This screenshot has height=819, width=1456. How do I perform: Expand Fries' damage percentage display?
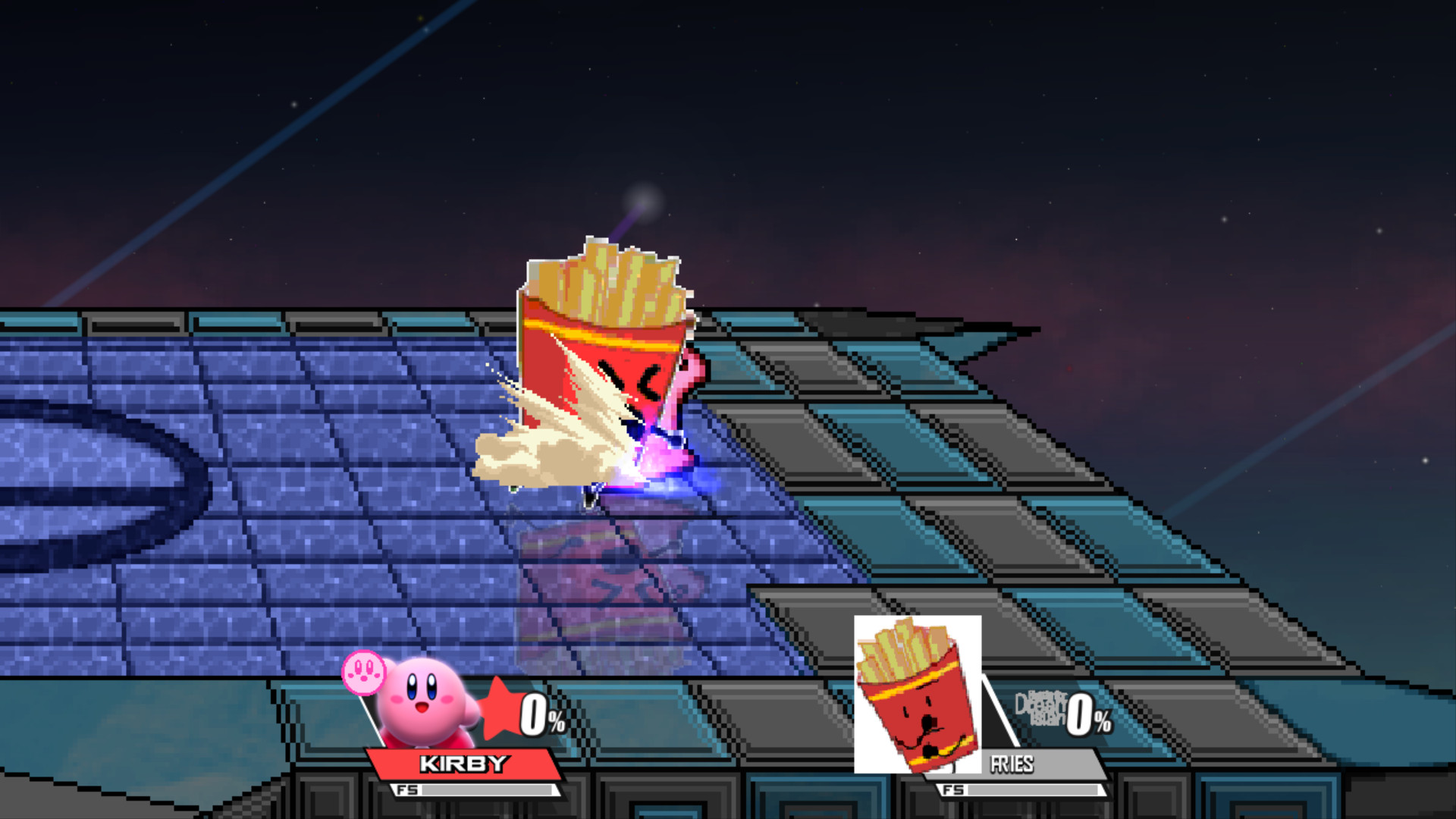coord(1083,713)
